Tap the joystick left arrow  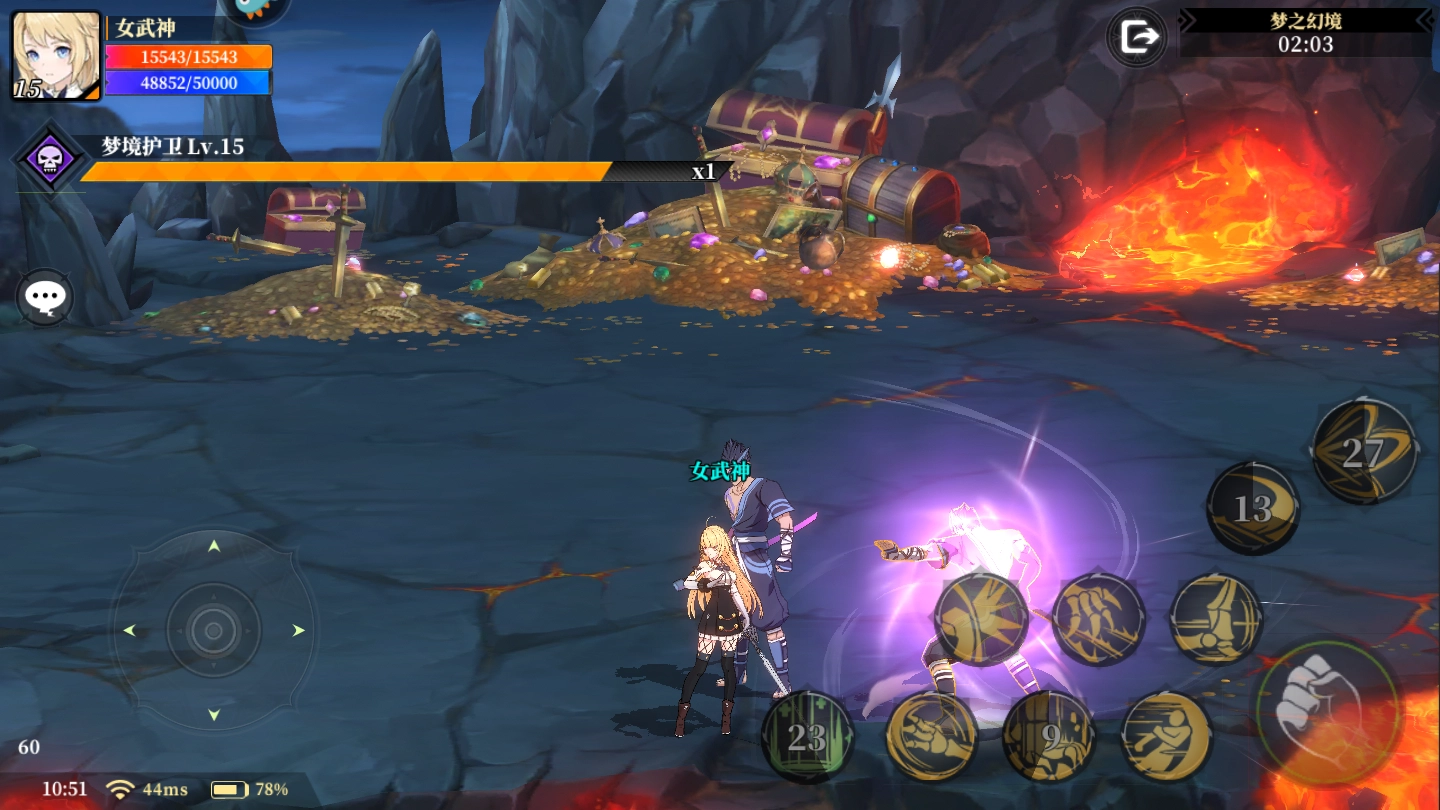(129, 631)
